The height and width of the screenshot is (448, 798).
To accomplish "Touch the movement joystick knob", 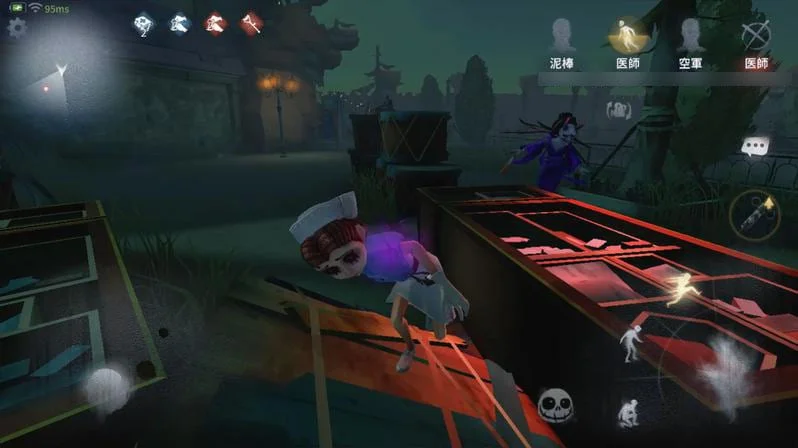I will pos(104,387).
